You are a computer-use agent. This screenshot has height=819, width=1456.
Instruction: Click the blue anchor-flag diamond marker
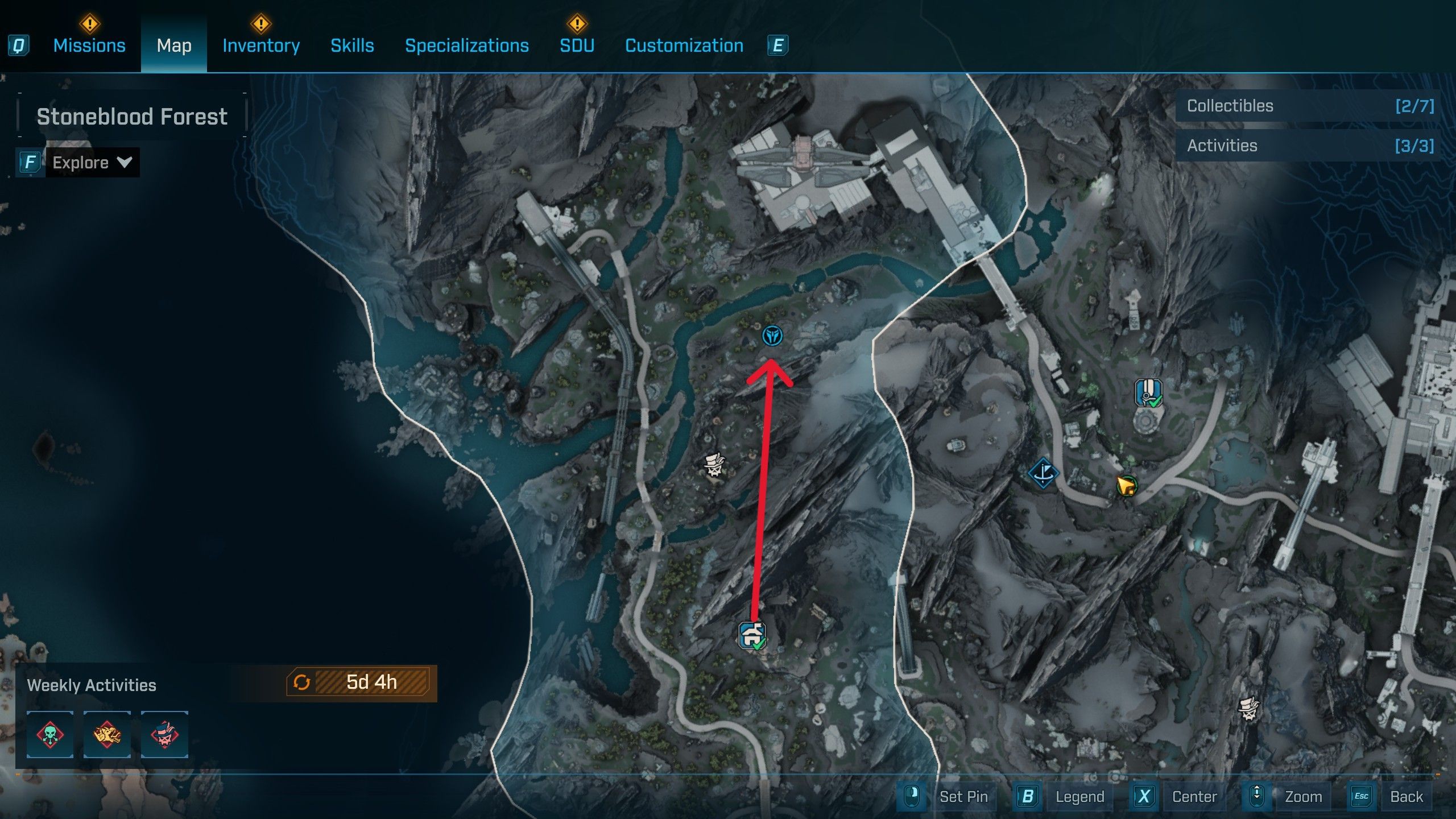pyautogui.click(x=1043, y=473)
